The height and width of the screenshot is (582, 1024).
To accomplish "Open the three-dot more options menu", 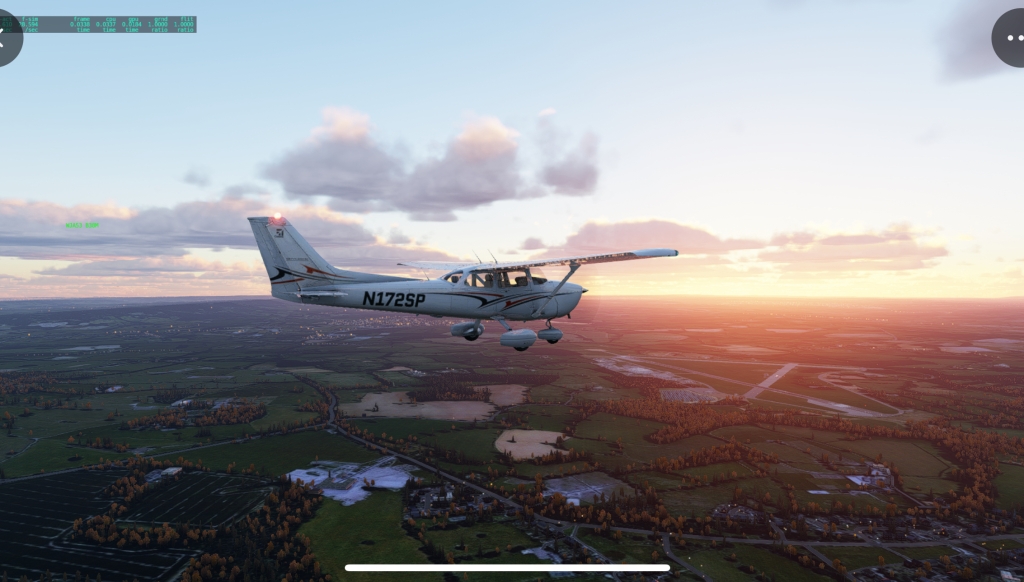I will 1012,38.
